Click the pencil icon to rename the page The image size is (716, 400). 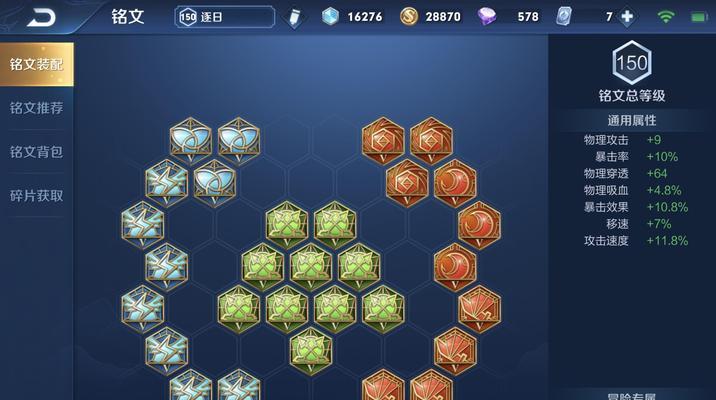tap(294, 17)
